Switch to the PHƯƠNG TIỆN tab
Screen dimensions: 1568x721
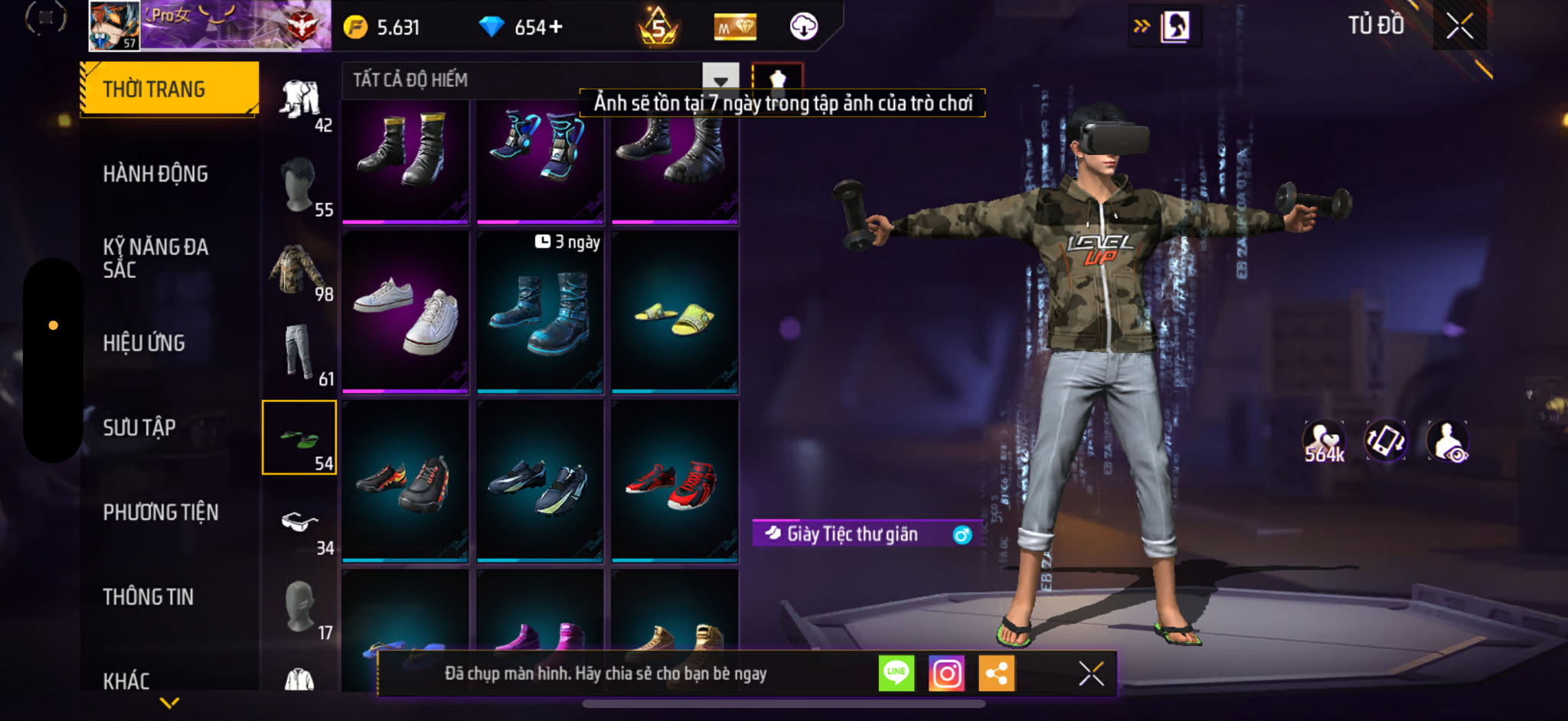[161, 512]
